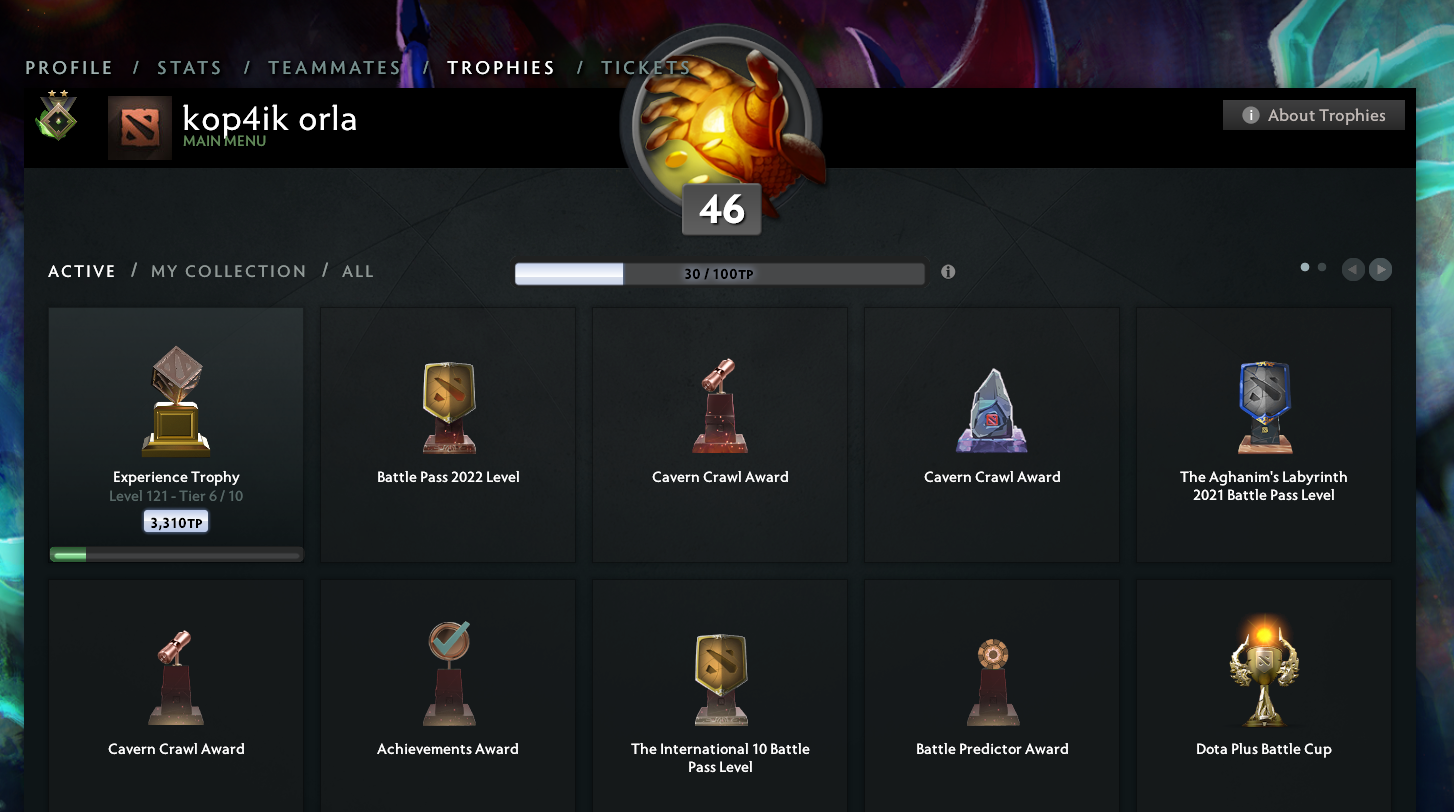The width and height of the screenshot is (1454, 812).
Task: Navigate back with the left arrow
Action: pos(1352,269)
